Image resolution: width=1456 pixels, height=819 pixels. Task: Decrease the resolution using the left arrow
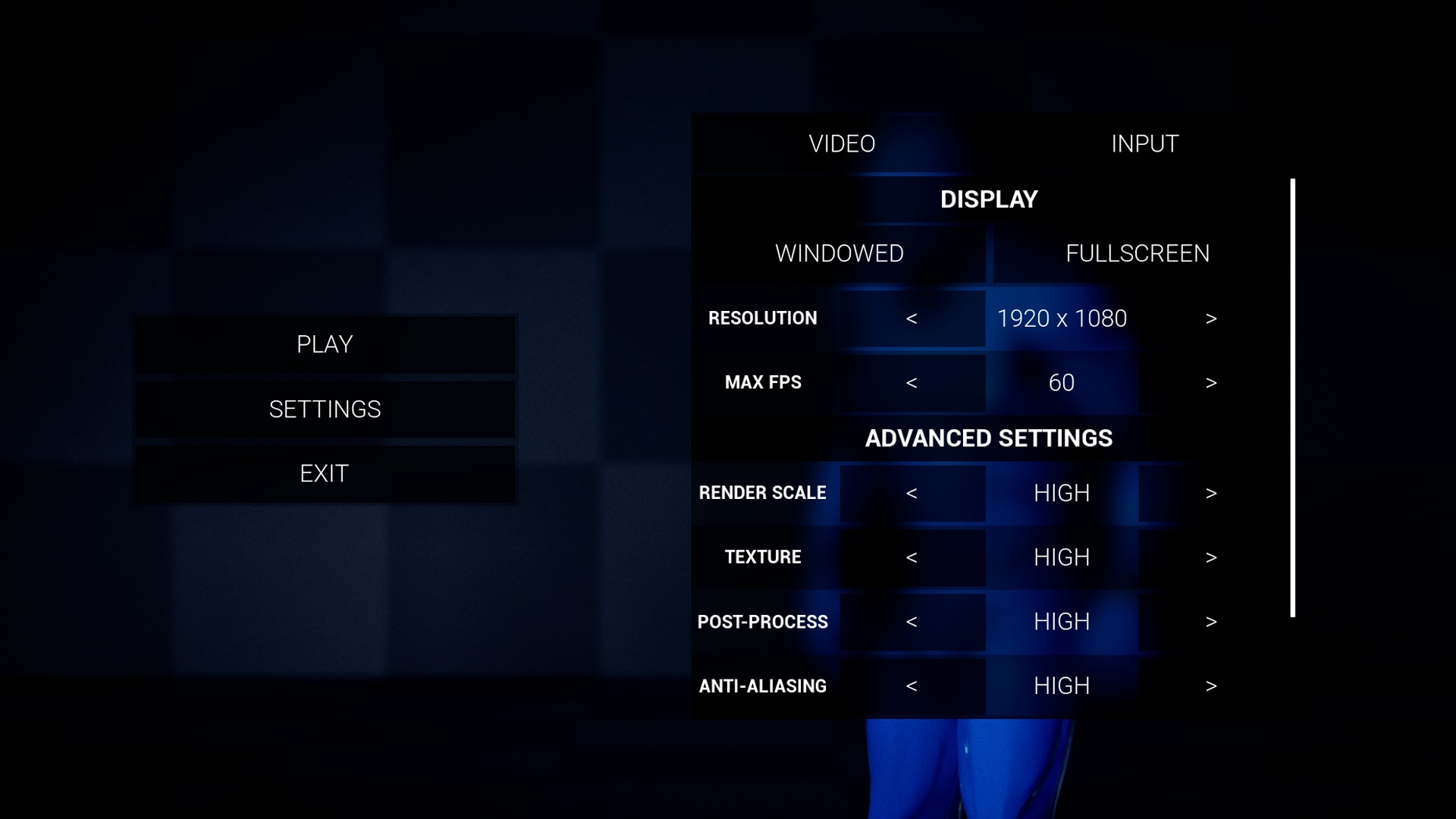pyautogui.click(x=912, y=318)
